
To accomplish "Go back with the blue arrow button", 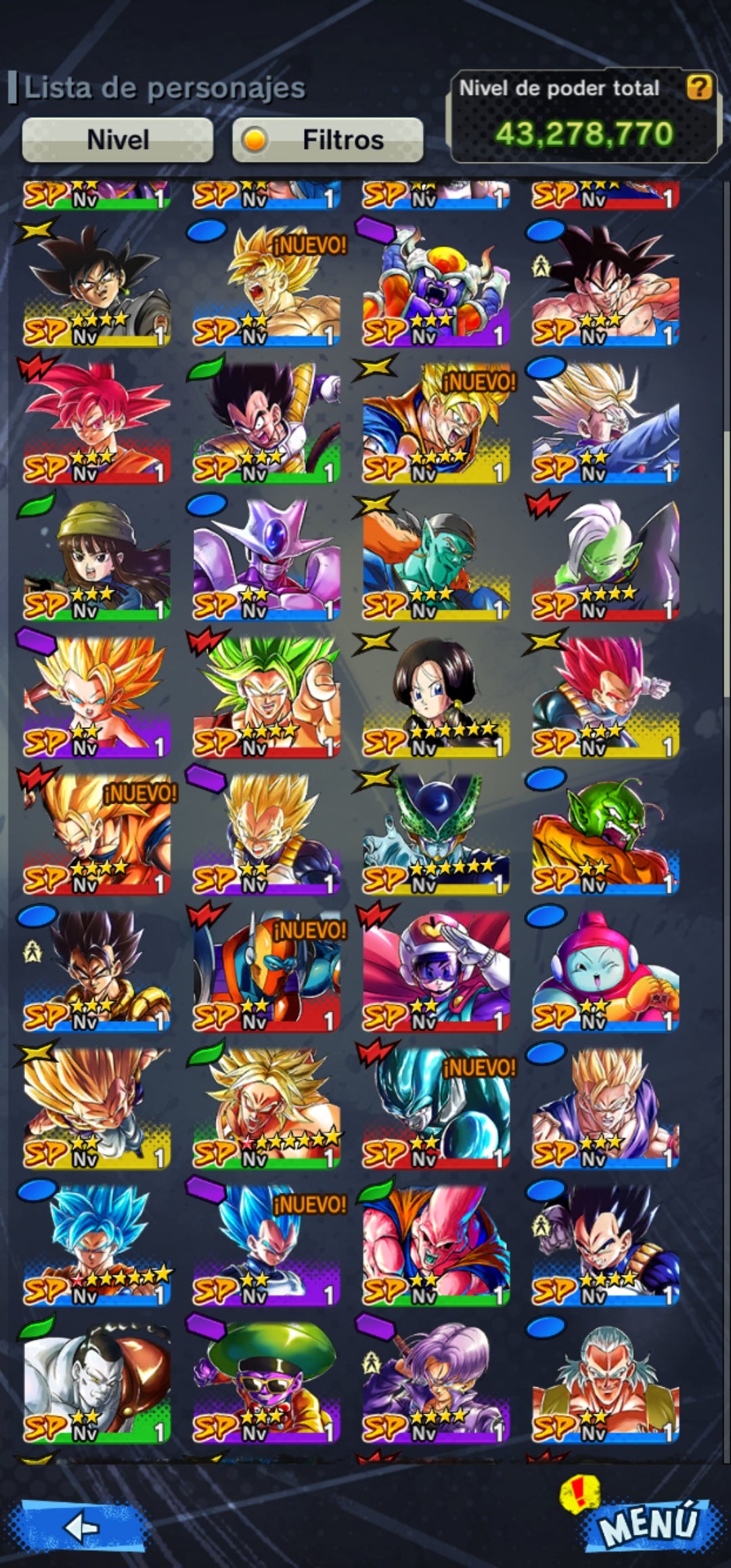I will click(83, 1526).
